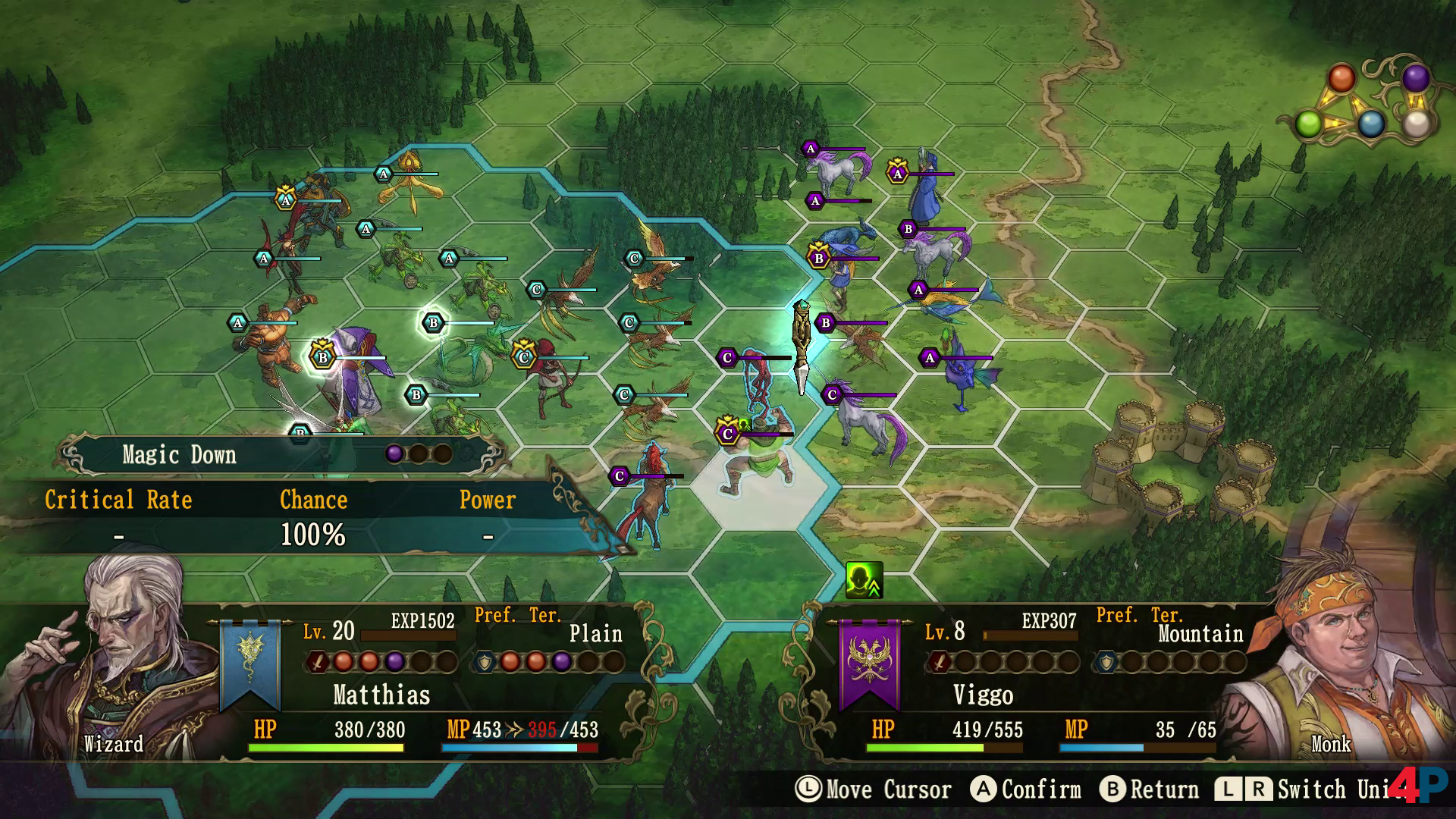This screenshot has height=819, width=1456.
Task: Select the white orb on the element wheel
Action: coord(1416,124)
